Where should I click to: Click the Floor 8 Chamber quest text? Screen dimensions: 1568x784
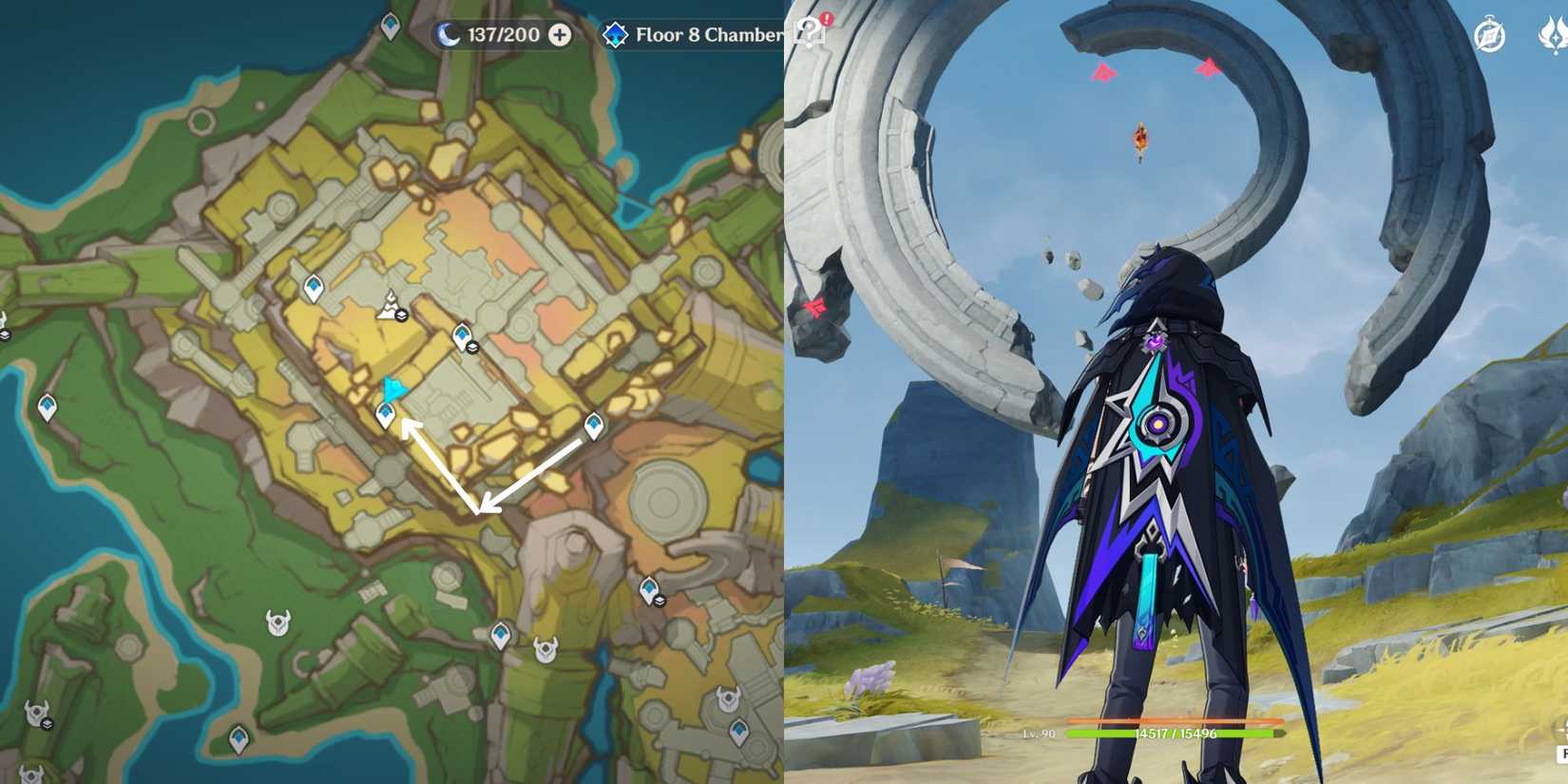click(708, 34)
